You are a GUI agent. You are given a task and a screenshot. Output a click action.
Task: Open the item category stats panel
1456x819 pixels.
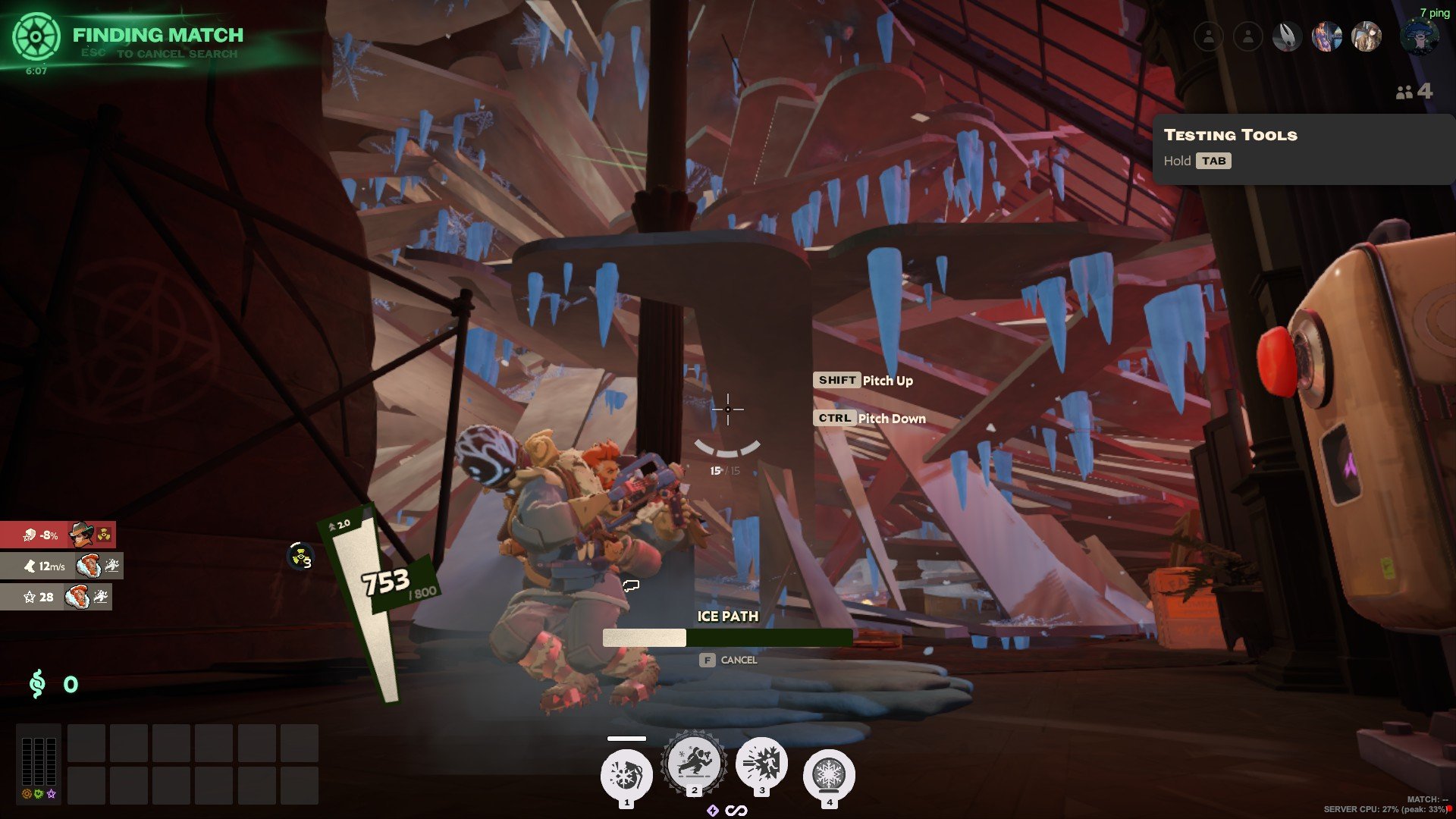[x=39, y=763]
